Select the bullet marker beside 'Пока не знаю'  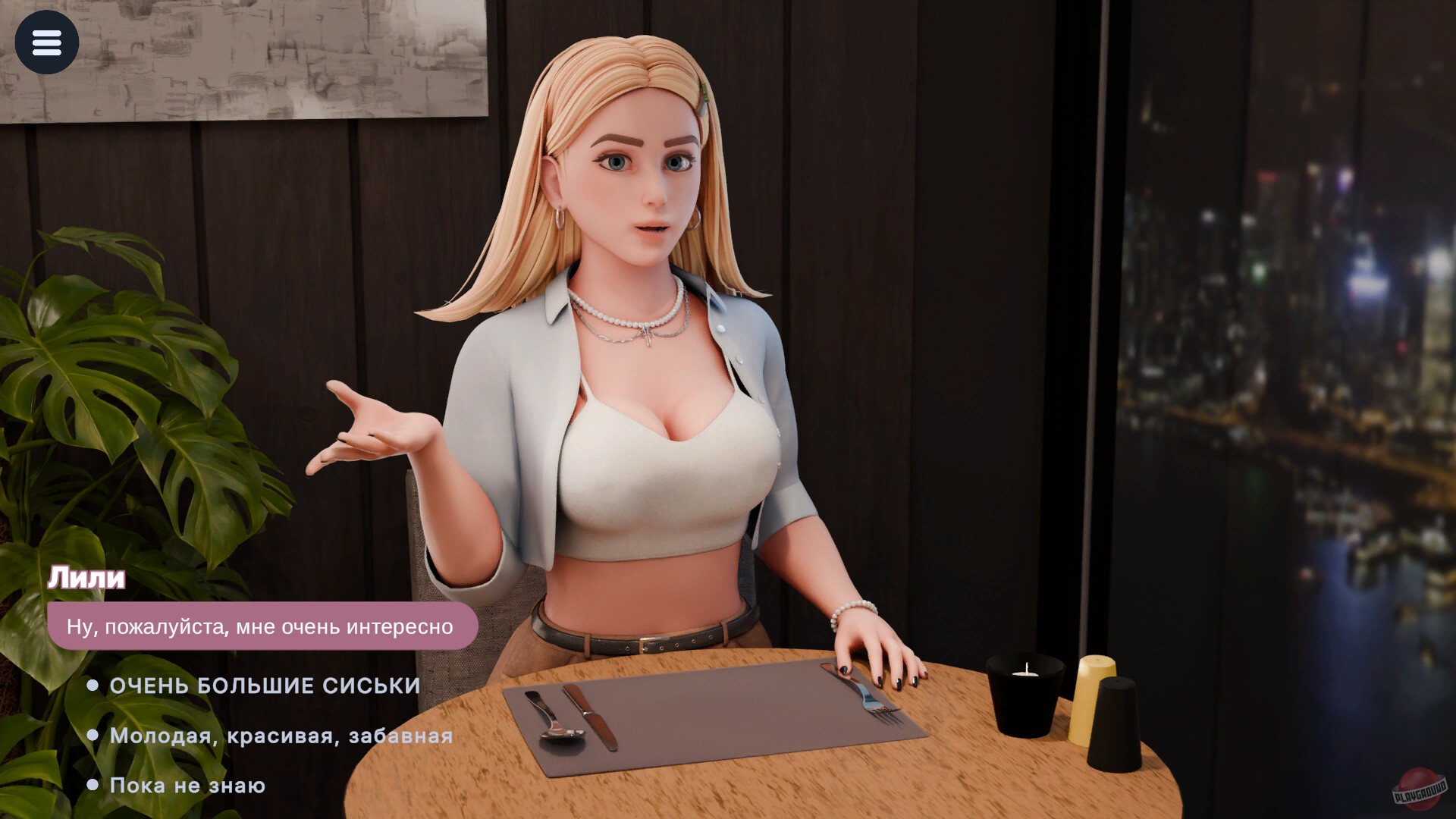(93, 785)
